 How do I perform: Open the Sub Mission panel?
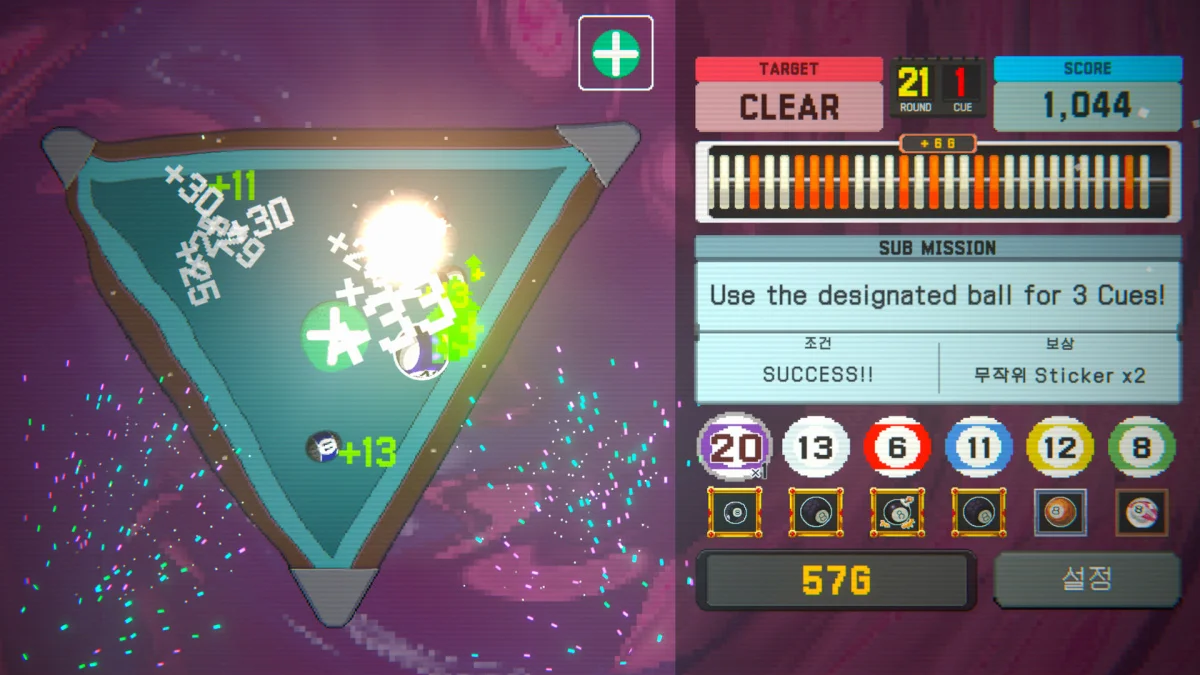tap(938, 295)
